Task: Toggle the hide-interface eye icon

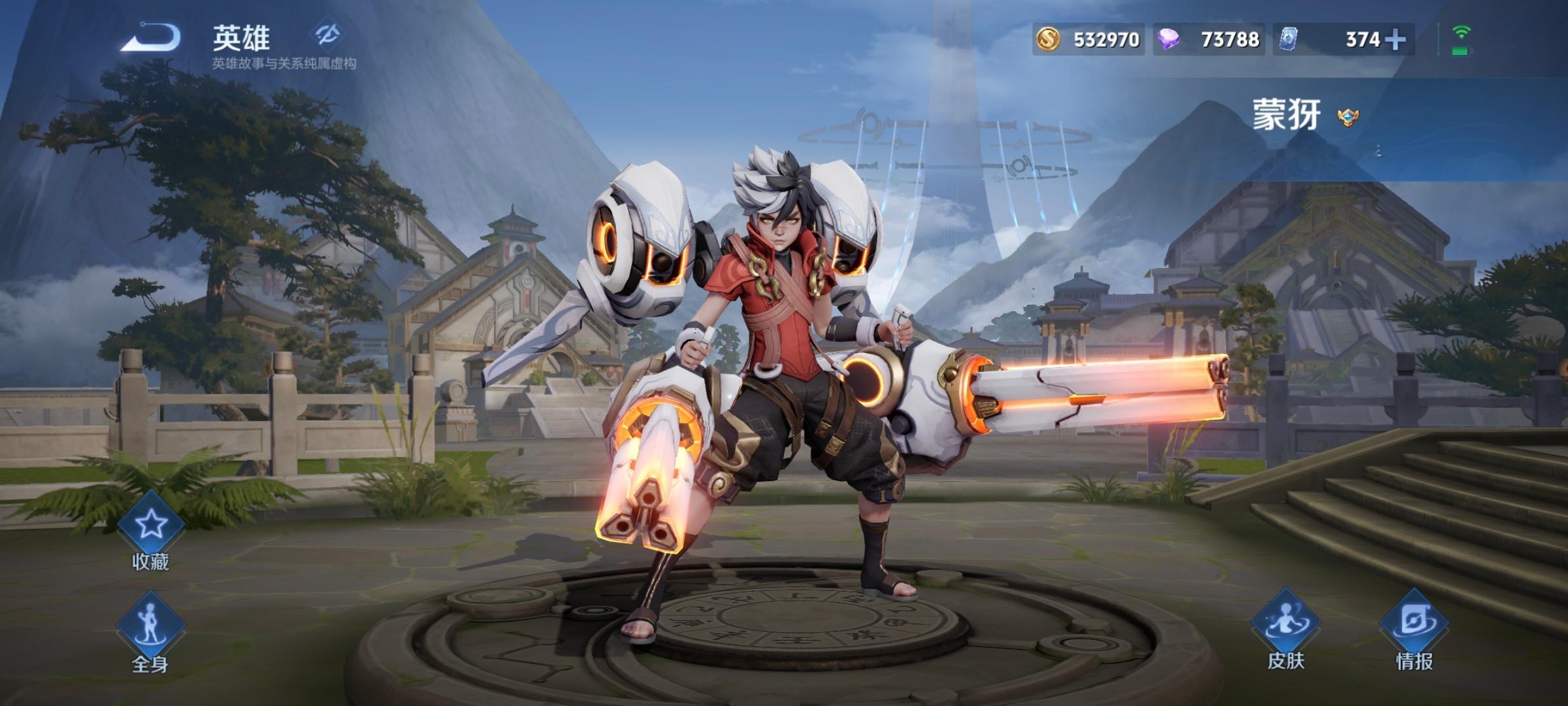Action: coord(327,34)
